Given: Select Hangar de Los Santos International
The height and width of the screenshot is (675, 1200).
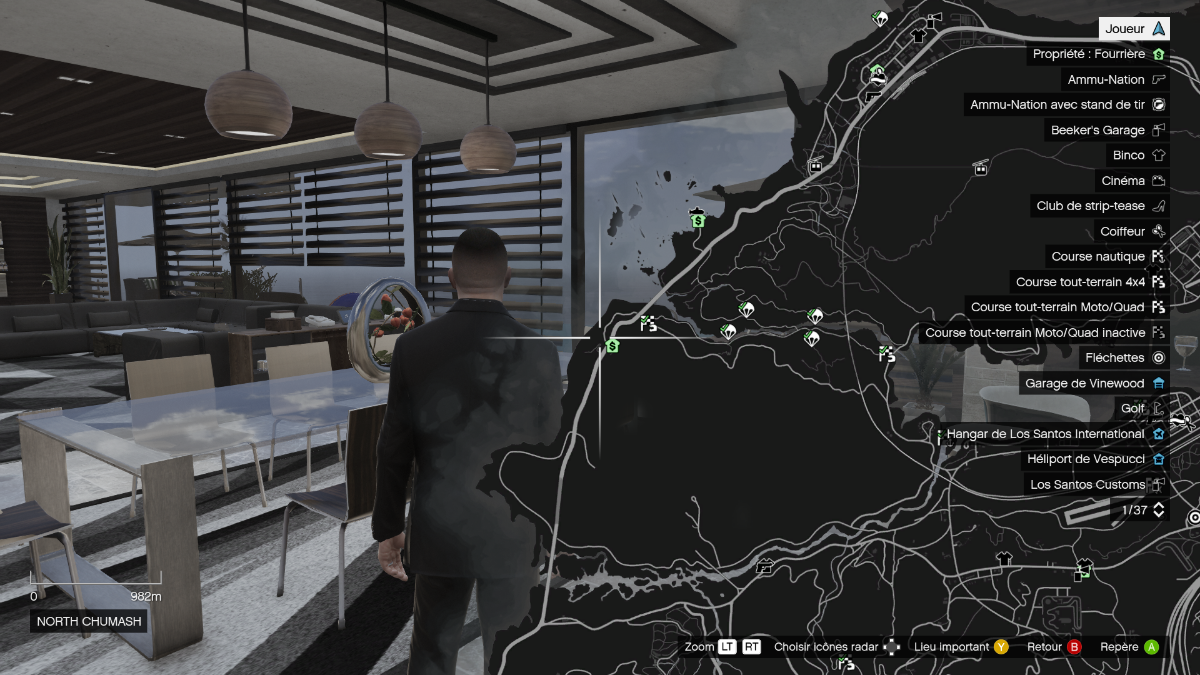Looking at the screenshot, I should click(1055, 434).
